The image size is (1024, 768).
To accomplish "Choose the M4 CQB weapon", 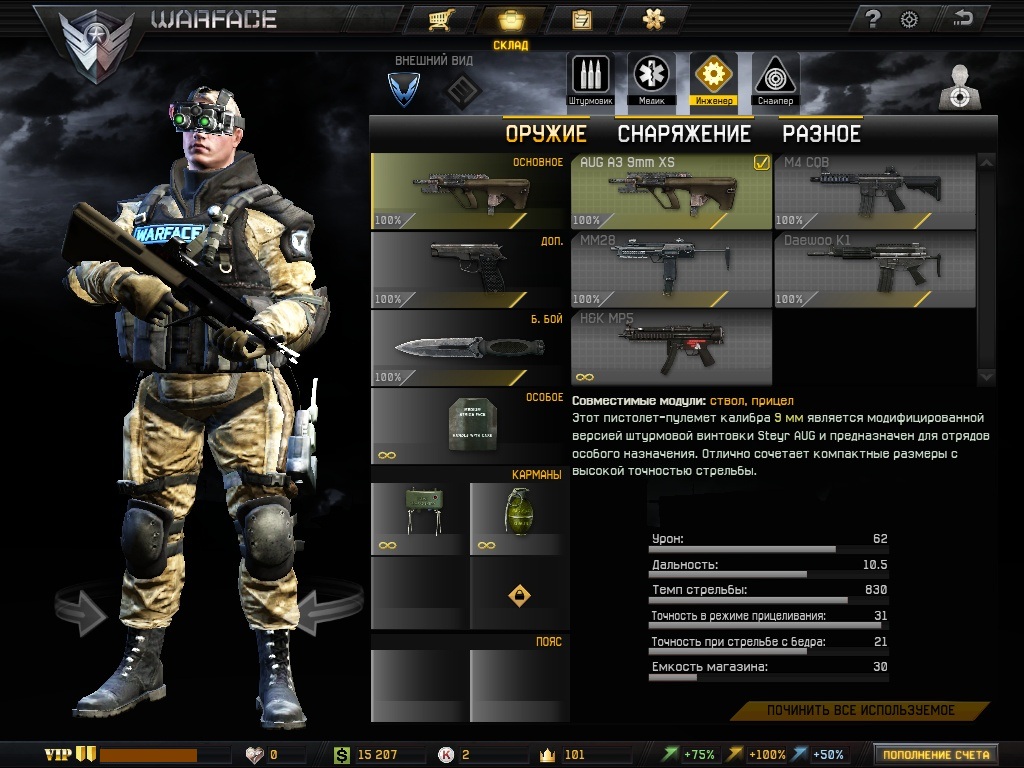I will tap(874, 191).
